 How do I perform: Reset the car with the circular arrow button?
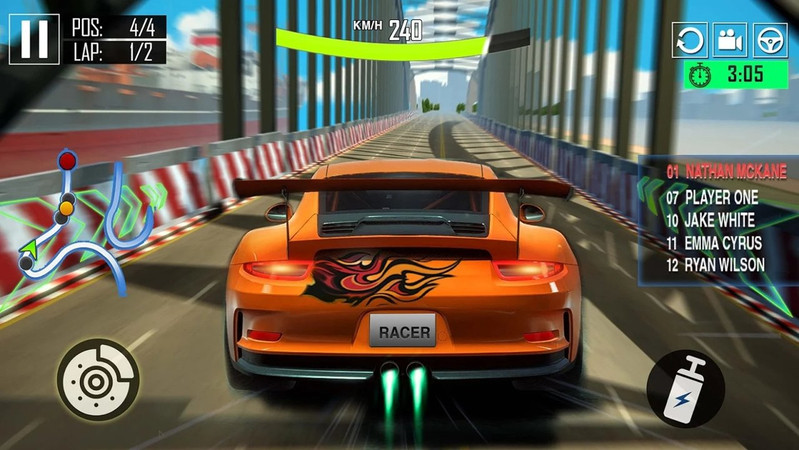coord(690,41)
